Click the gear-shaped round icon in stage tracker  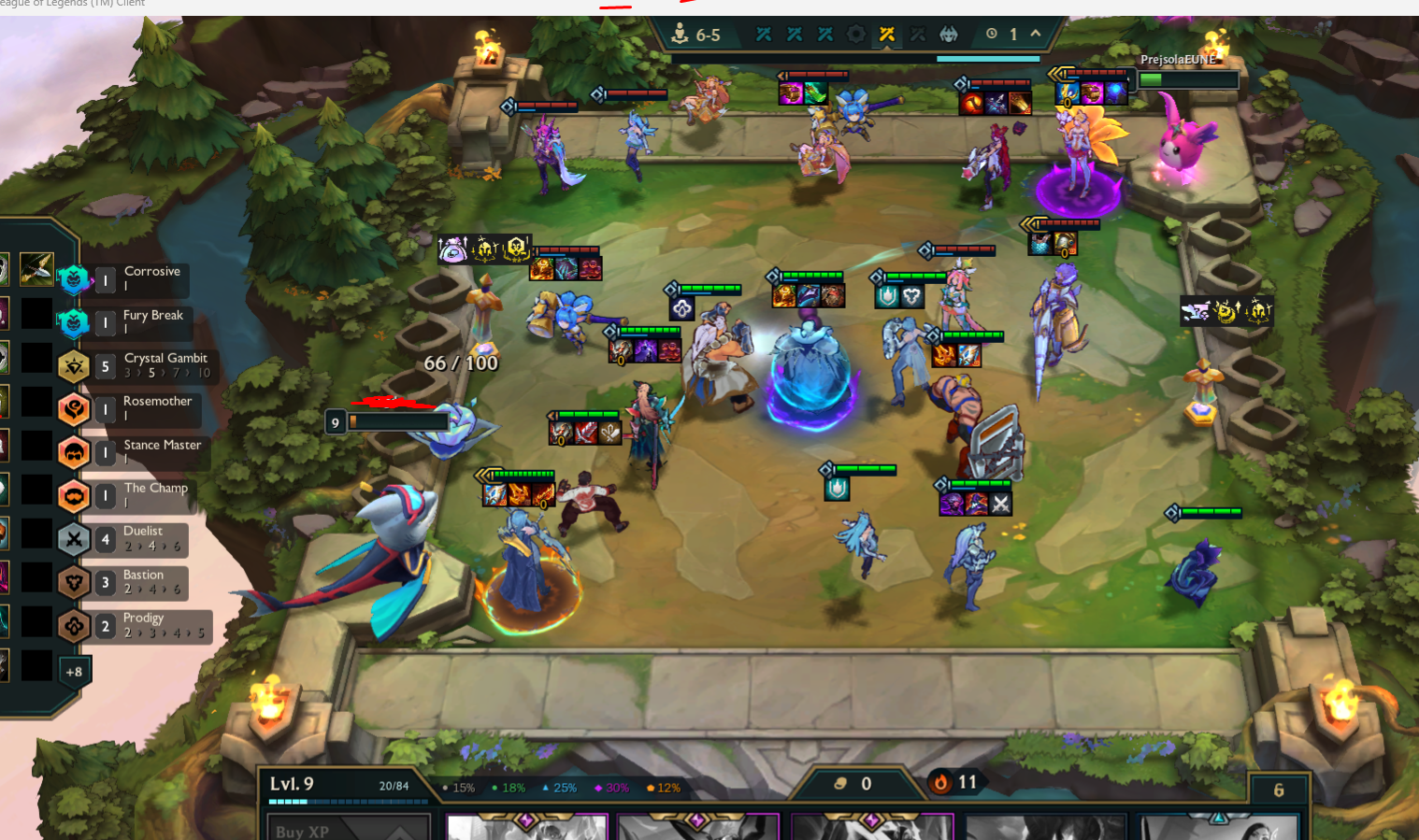(855, 35)
